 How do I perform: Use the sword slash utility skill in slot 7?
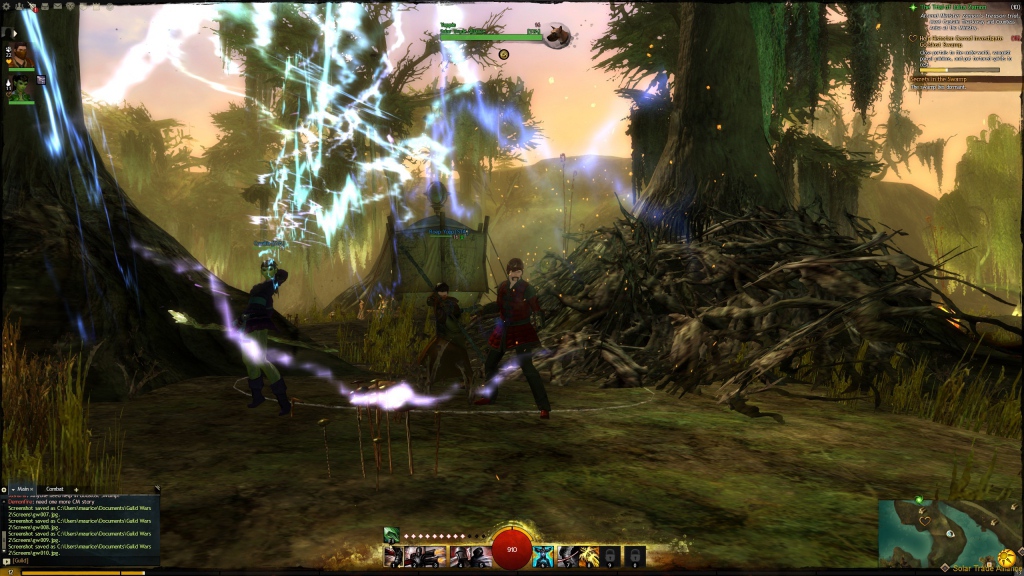point(567,556)
